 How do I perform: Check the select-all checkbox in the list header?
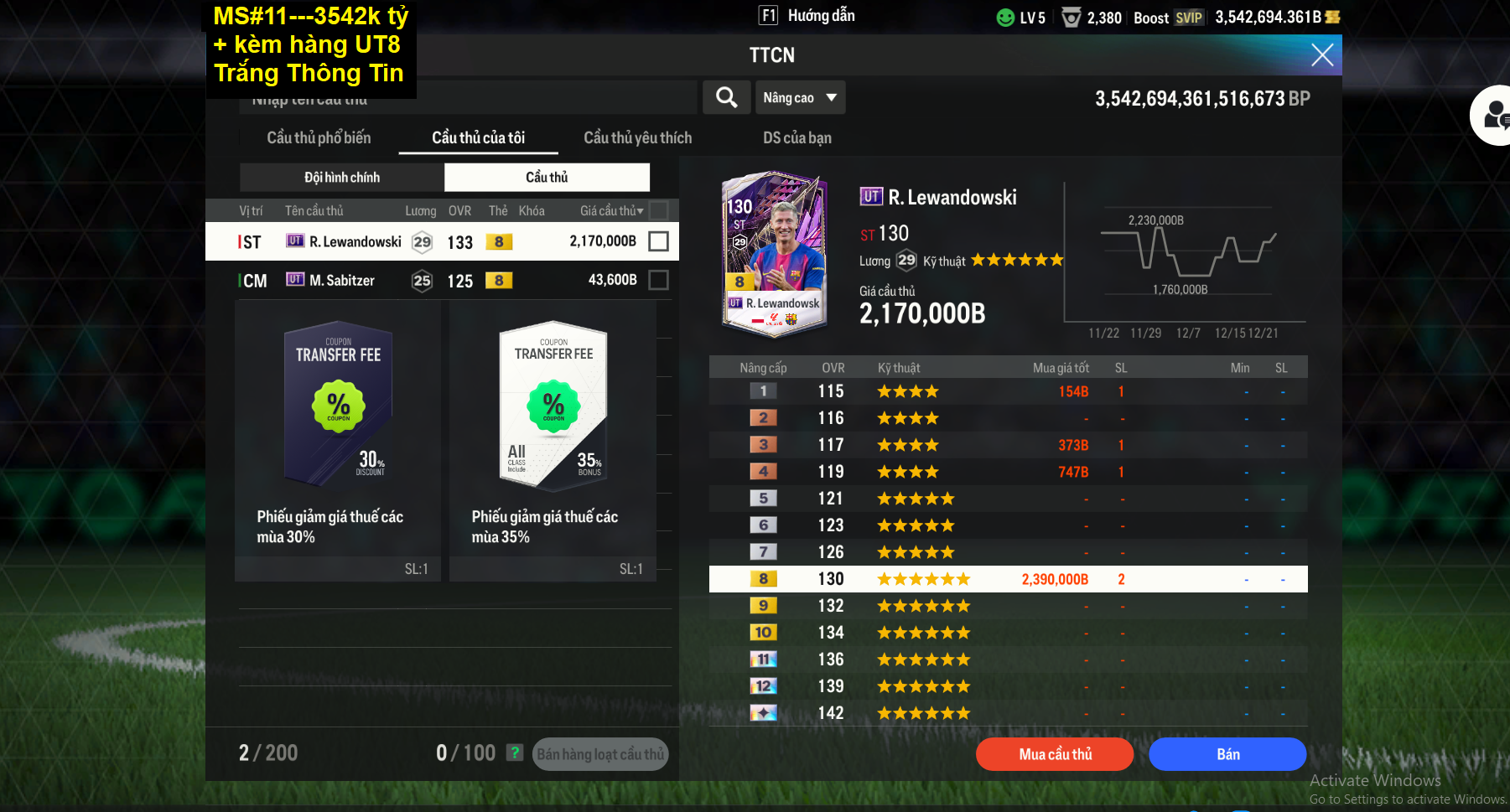tap(658, 210)
